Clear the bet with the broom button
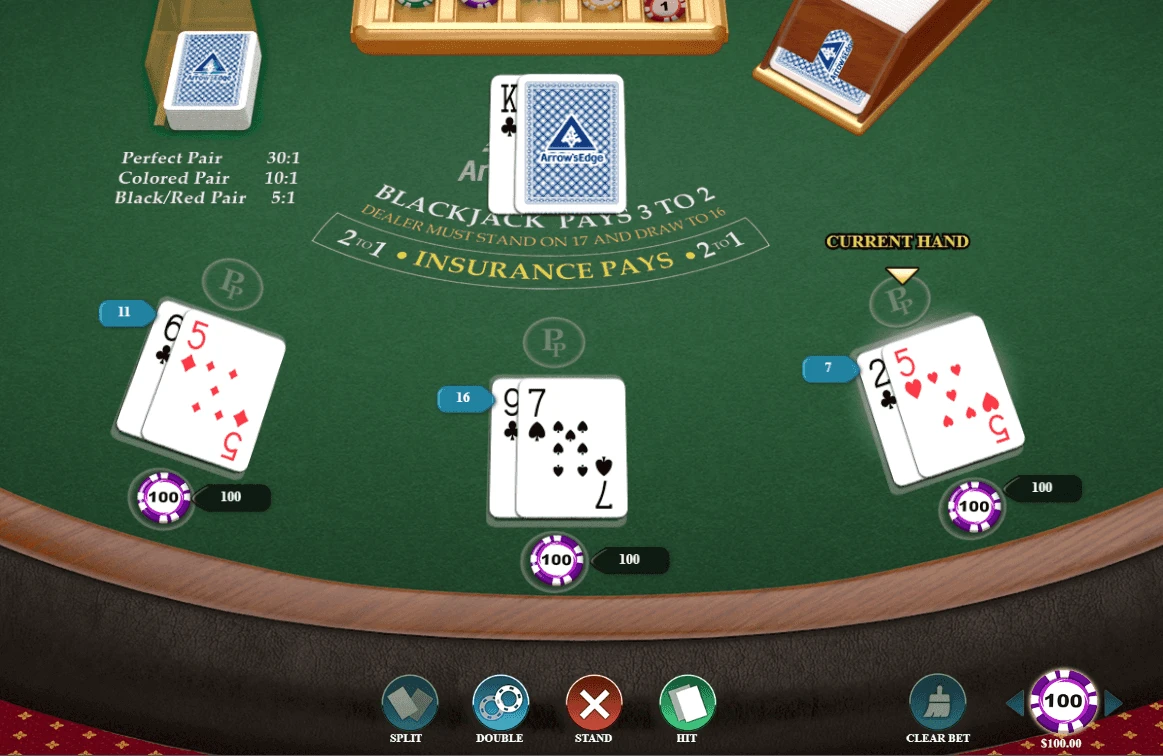Screen dimensions: 1163x756 (x=937, y=703)
